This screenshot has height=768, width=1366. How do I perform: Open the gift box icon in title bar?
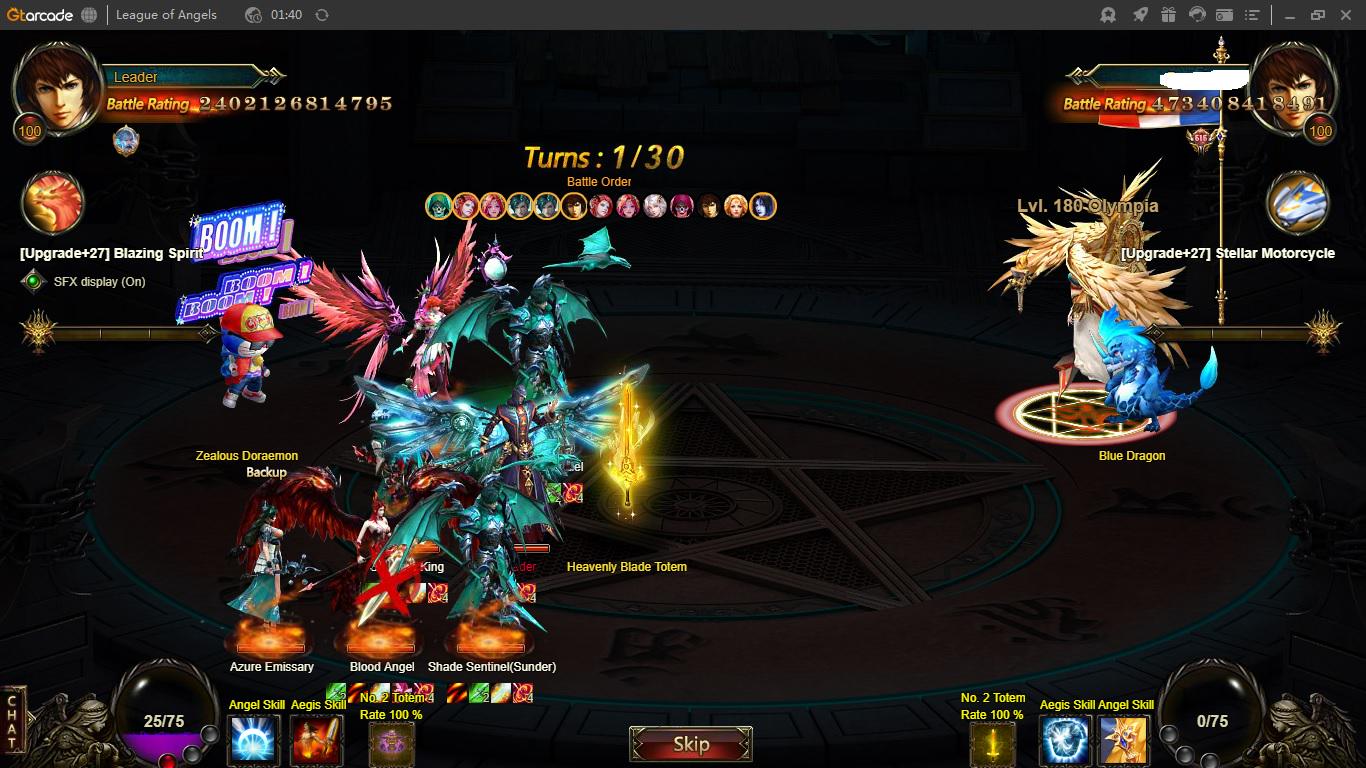[x=1168, y=15]
